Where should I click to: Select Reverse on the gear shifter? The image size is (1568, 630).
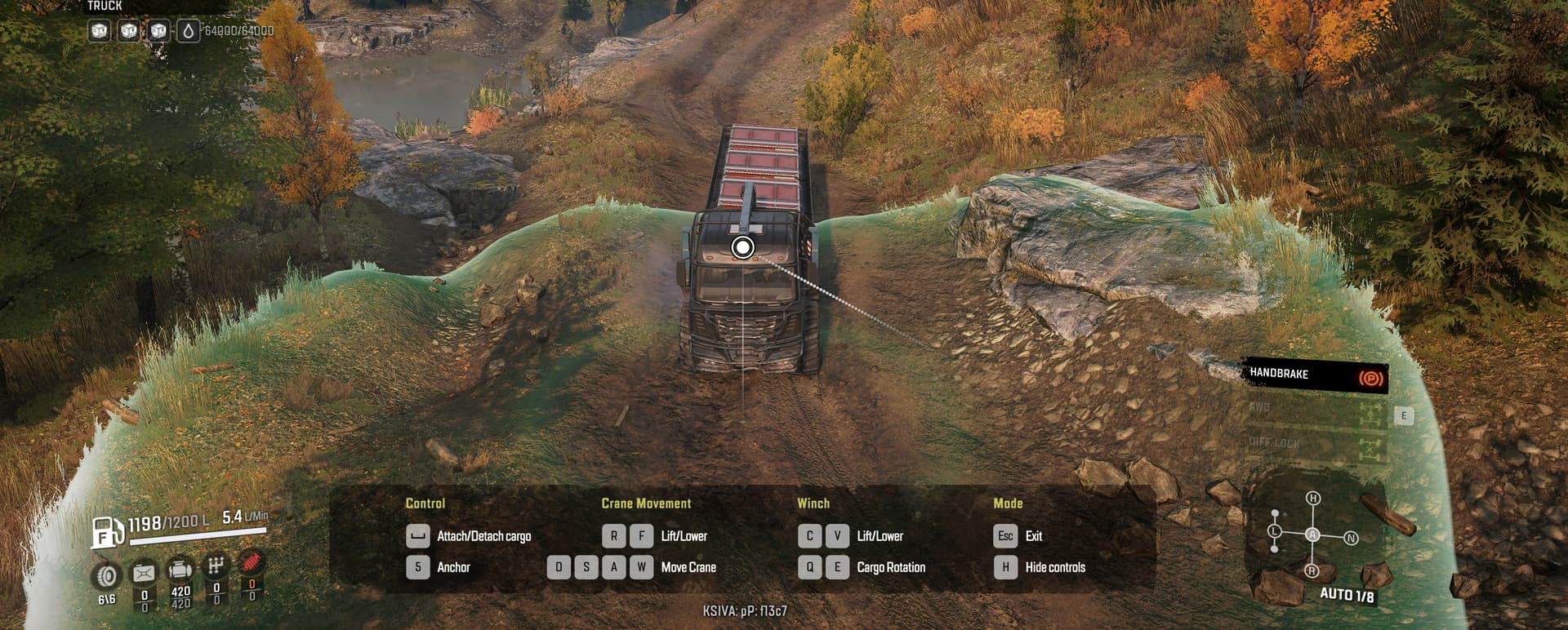[1312, 570]
